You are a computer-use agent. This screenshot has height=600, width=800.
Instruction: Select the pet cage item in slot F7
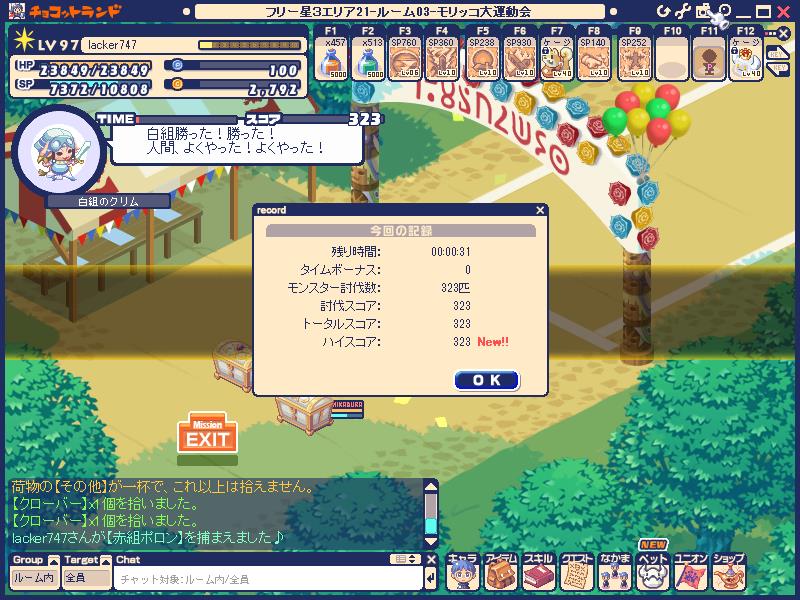[x=556, y=62]
